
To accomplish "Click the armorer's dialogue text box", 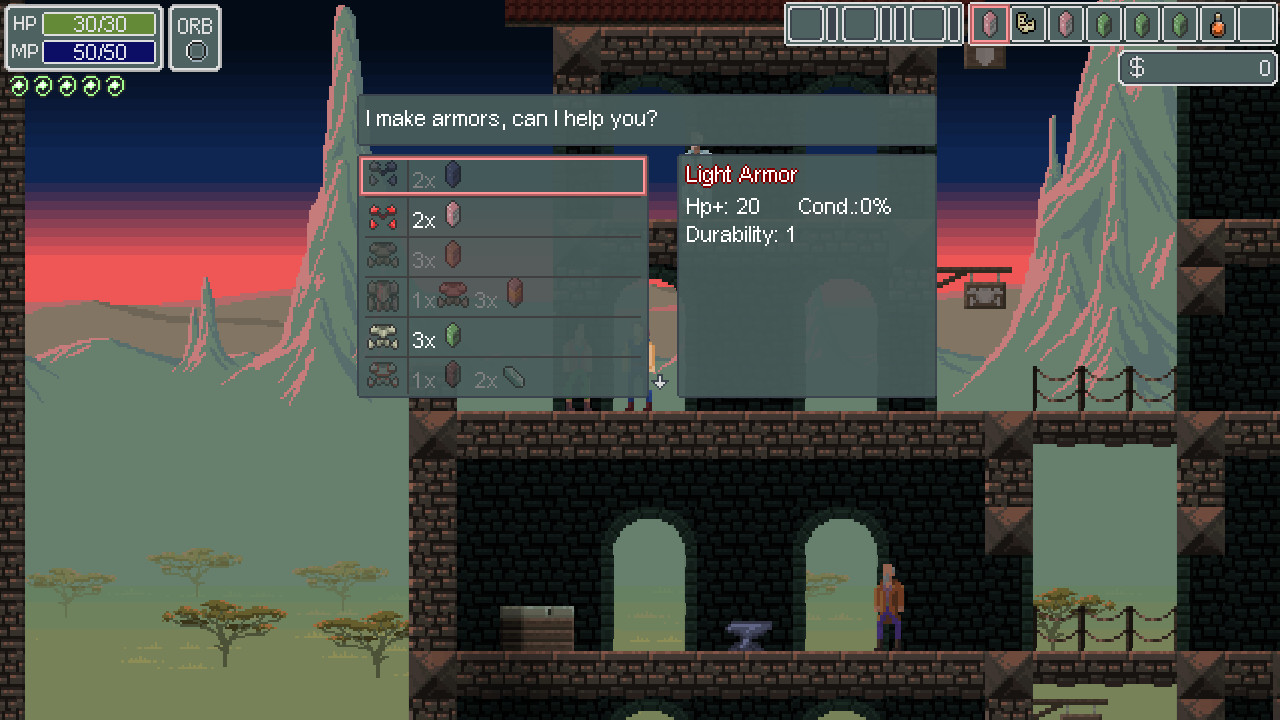I will click(650, 118).
